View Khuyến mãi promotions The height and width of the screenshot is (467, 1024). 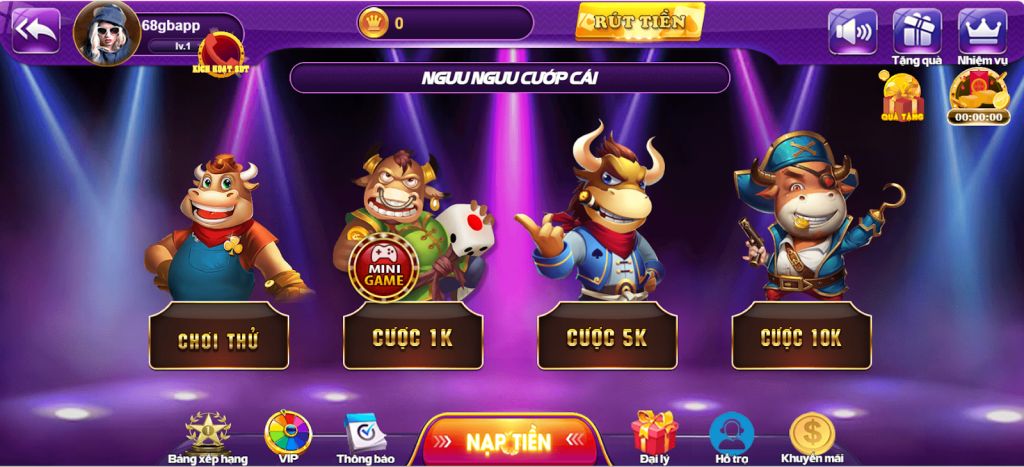812,436
